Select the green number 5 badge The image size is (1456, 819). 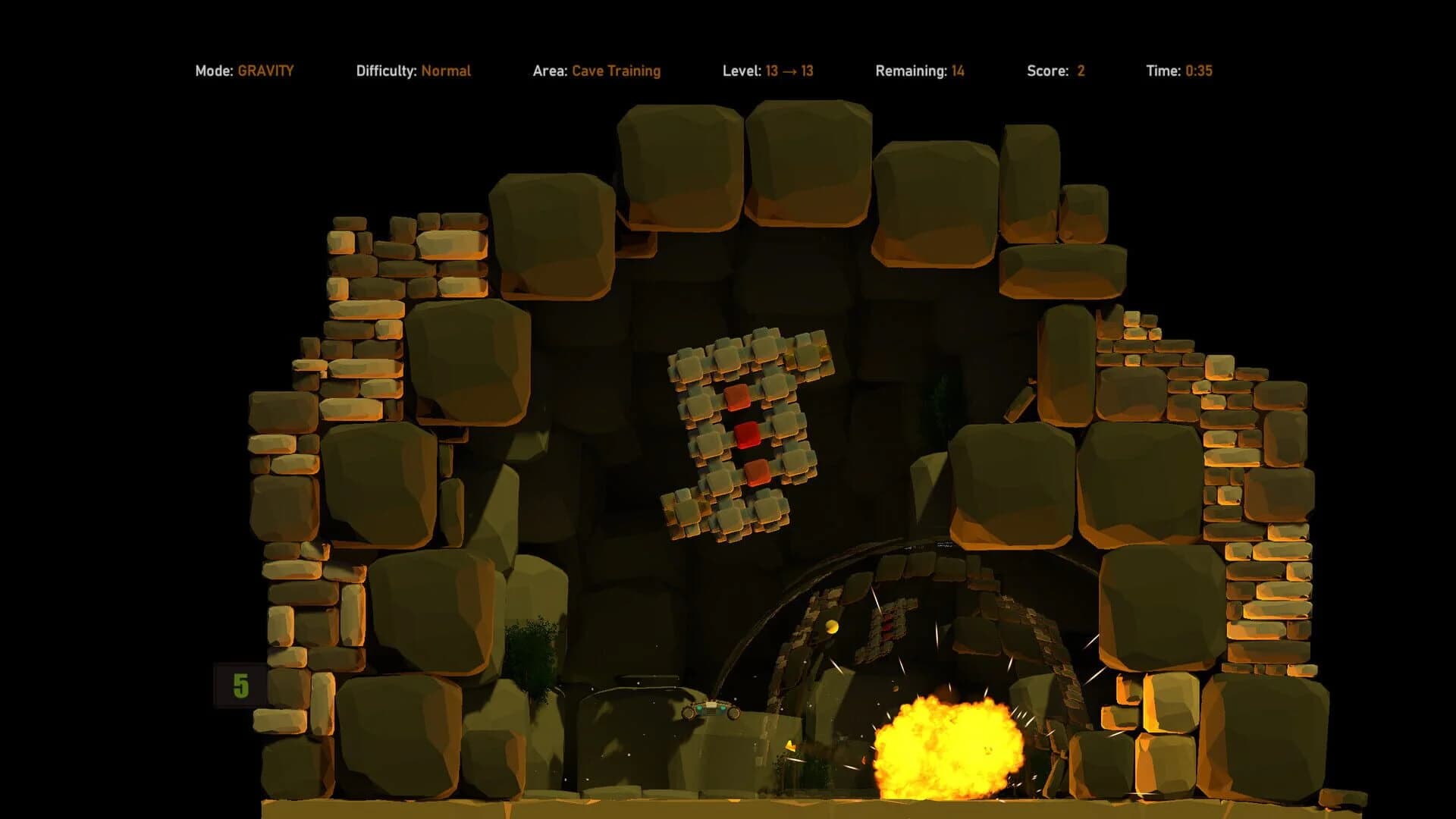click(x=240, y=686)
